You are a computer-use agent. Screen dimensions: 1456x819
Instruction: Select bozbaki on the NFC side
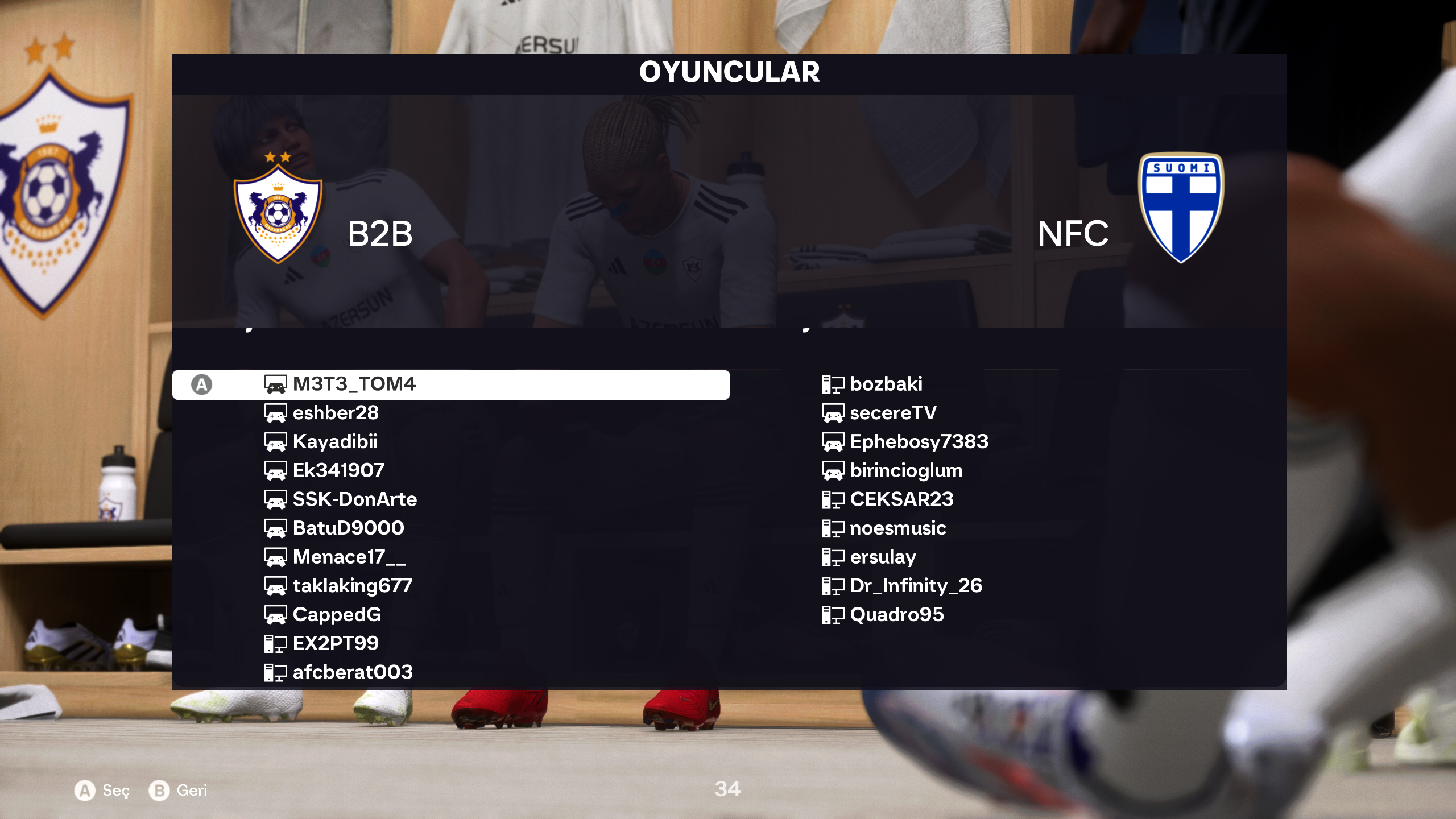coord(886,384)
